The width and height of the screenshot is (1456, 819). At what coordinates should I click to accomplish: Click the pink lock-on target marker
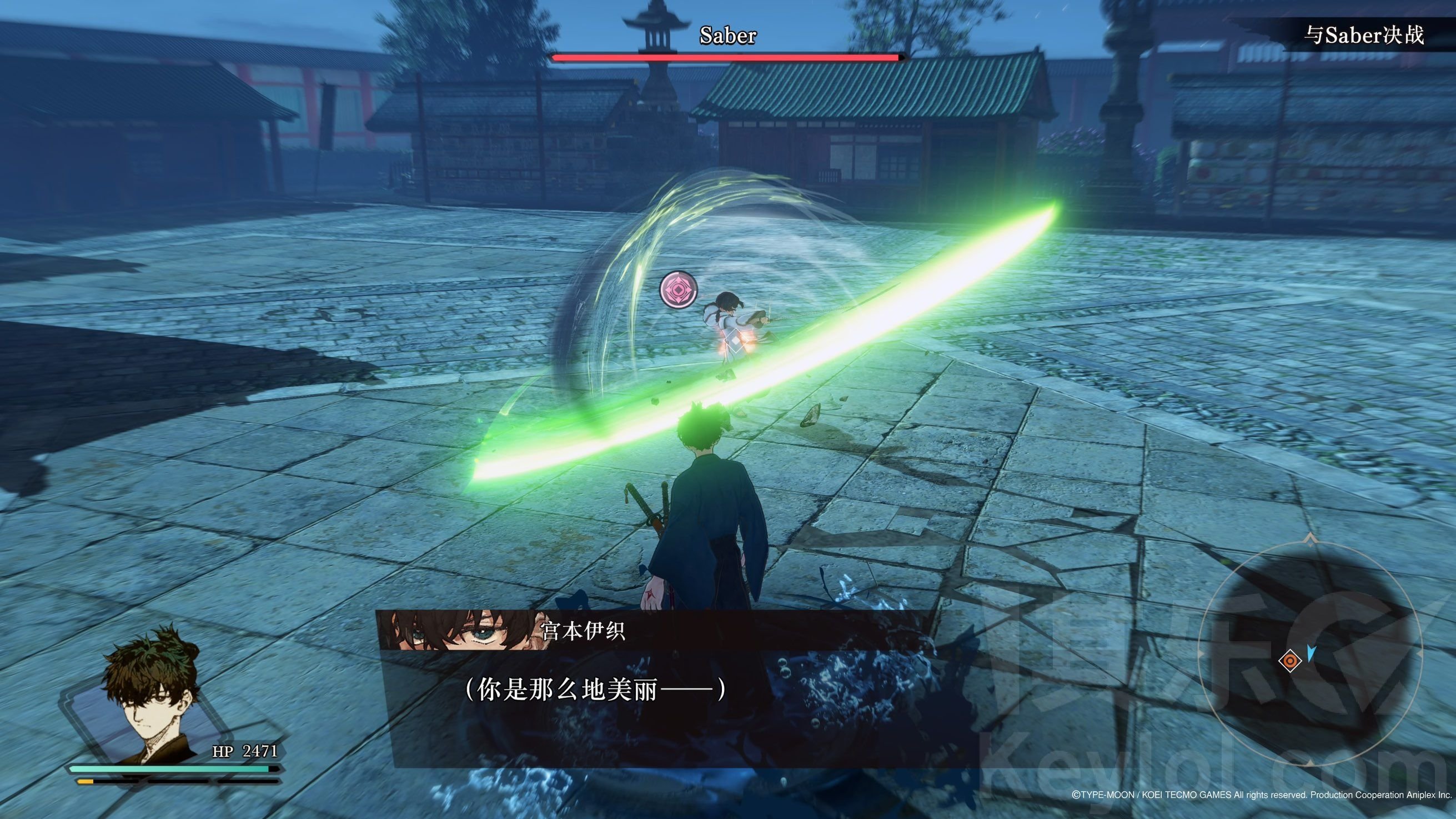pyautogui.click(x=678, y=289)
